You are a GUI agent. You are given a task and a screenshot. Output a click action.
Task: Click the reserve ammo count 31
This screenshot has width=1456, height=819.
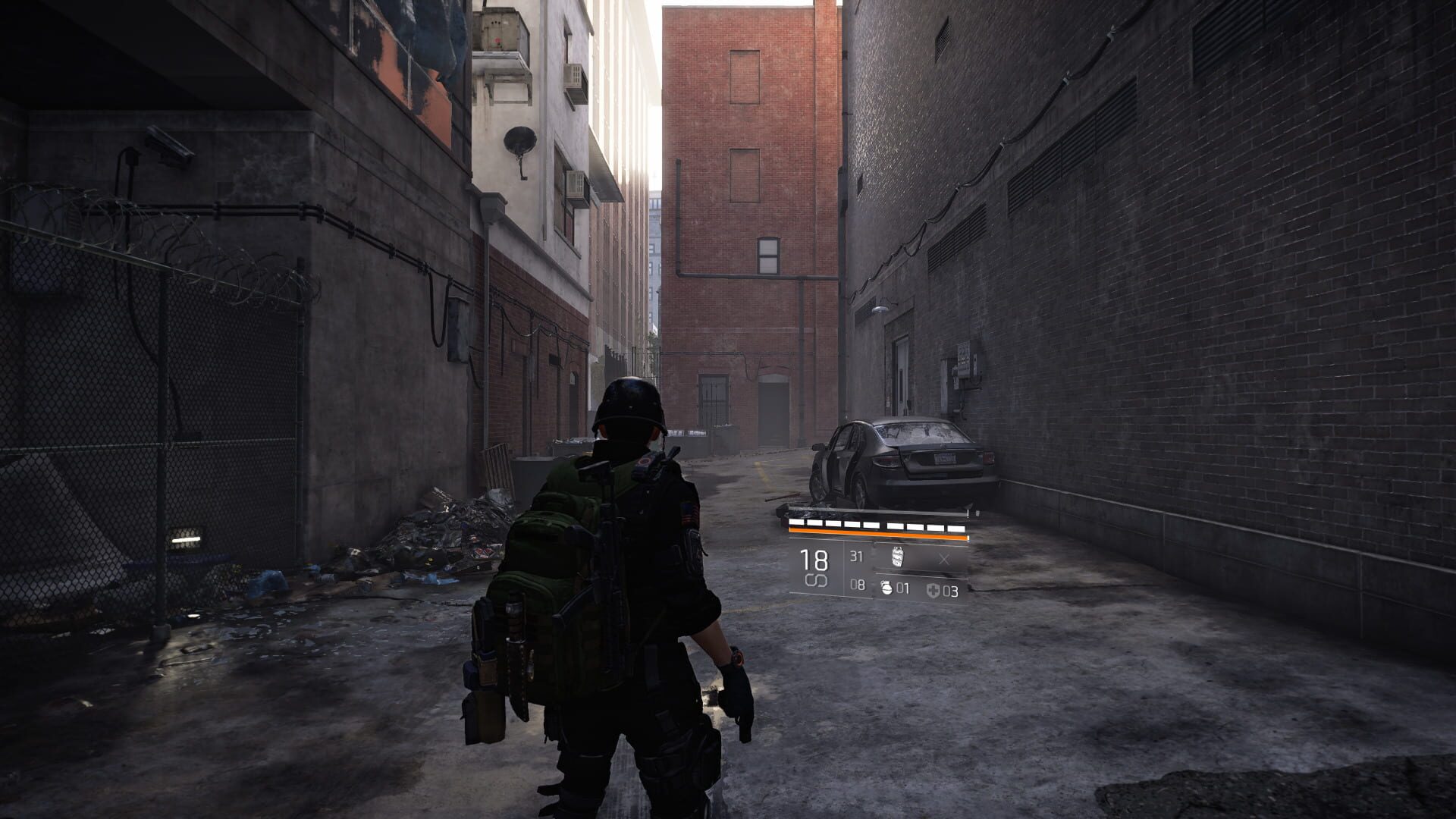pos(856,557)
